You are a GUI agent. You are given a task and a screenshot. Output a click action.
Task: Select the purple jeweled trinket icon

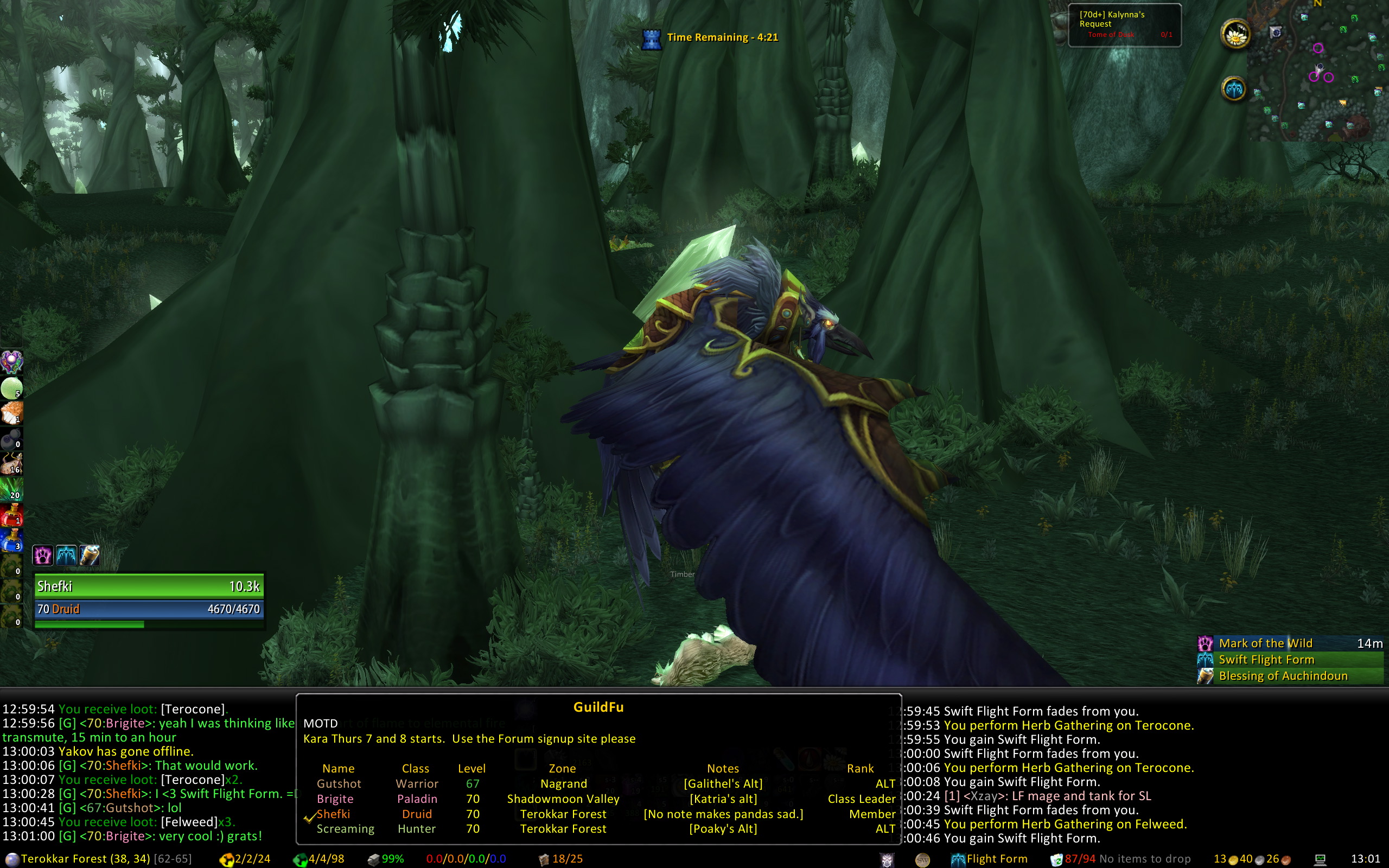(x=11, y=362)
